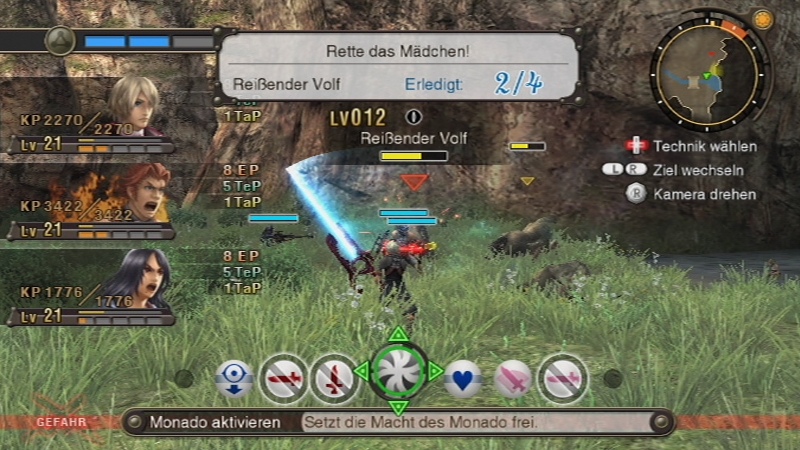This screenshot has height=450, width=800.
Task: Click the green arrow below Monado icon
Action: (398, 408)
